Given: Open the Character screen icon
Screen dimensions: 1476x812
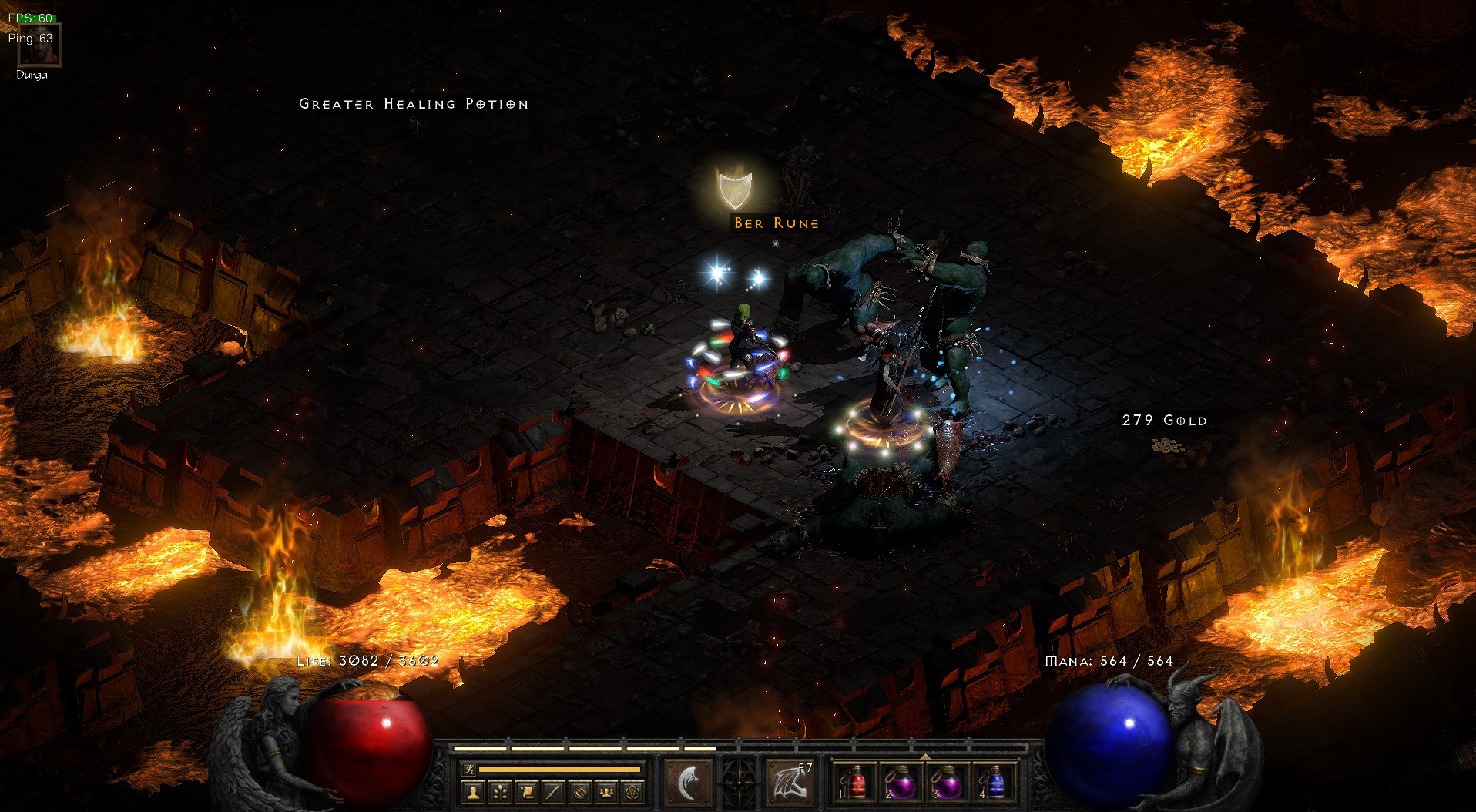Looking at the screenshot, I should (x=472, y=793).
